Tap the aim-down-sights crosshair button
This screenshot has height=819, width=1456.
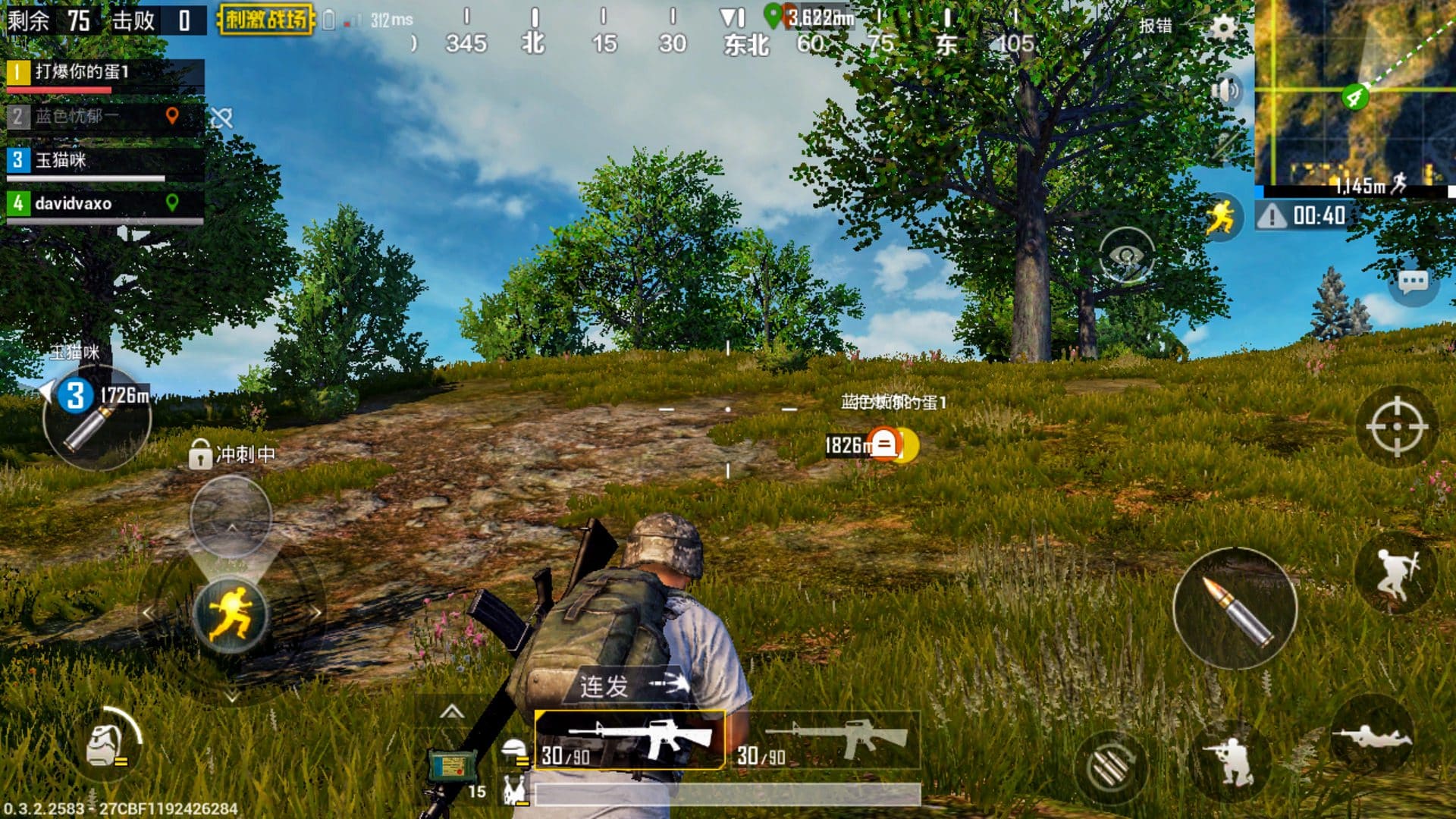(x=1396, y=426)
